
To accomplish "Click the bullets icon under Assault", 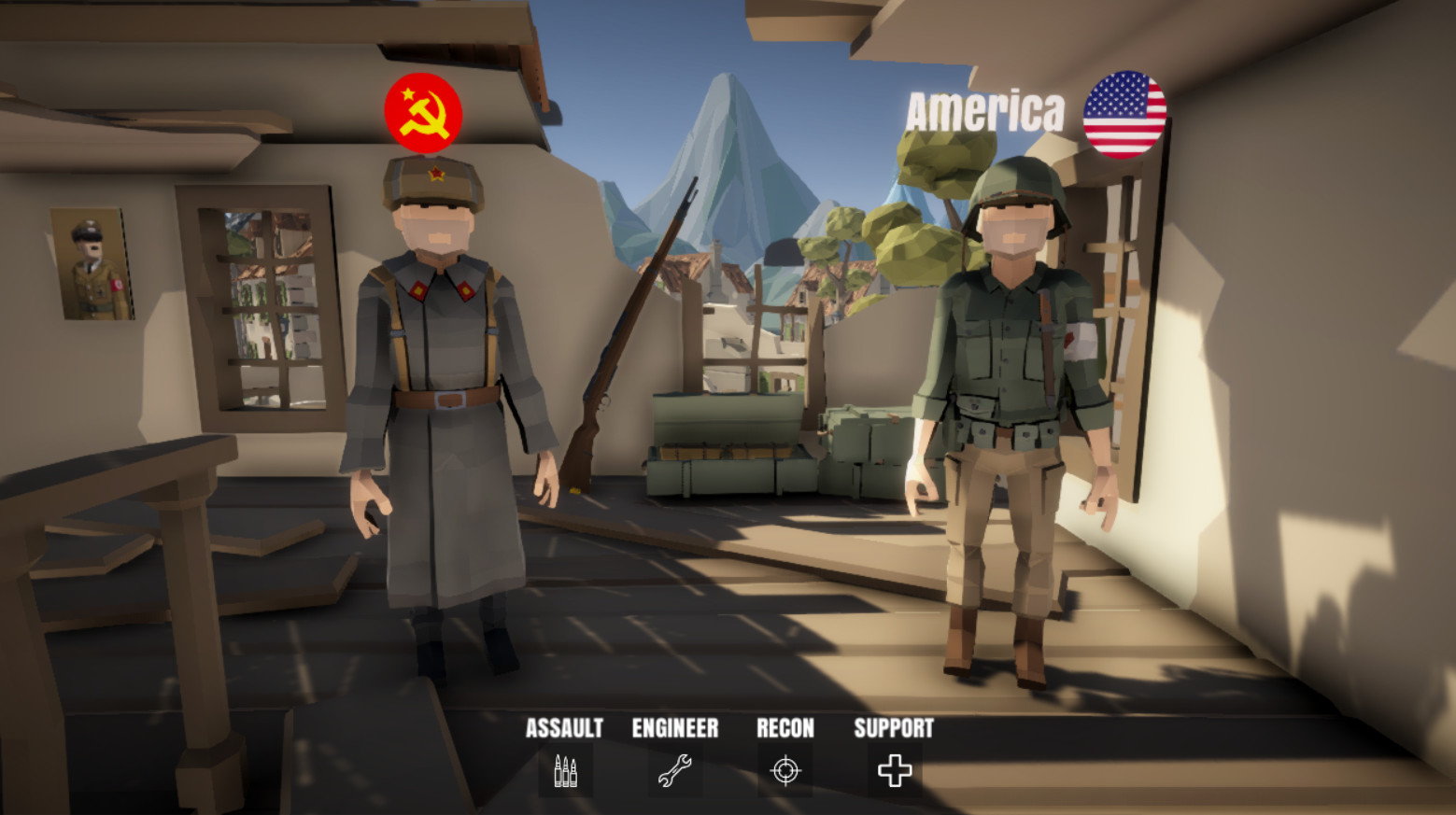I will click(564, 770).
